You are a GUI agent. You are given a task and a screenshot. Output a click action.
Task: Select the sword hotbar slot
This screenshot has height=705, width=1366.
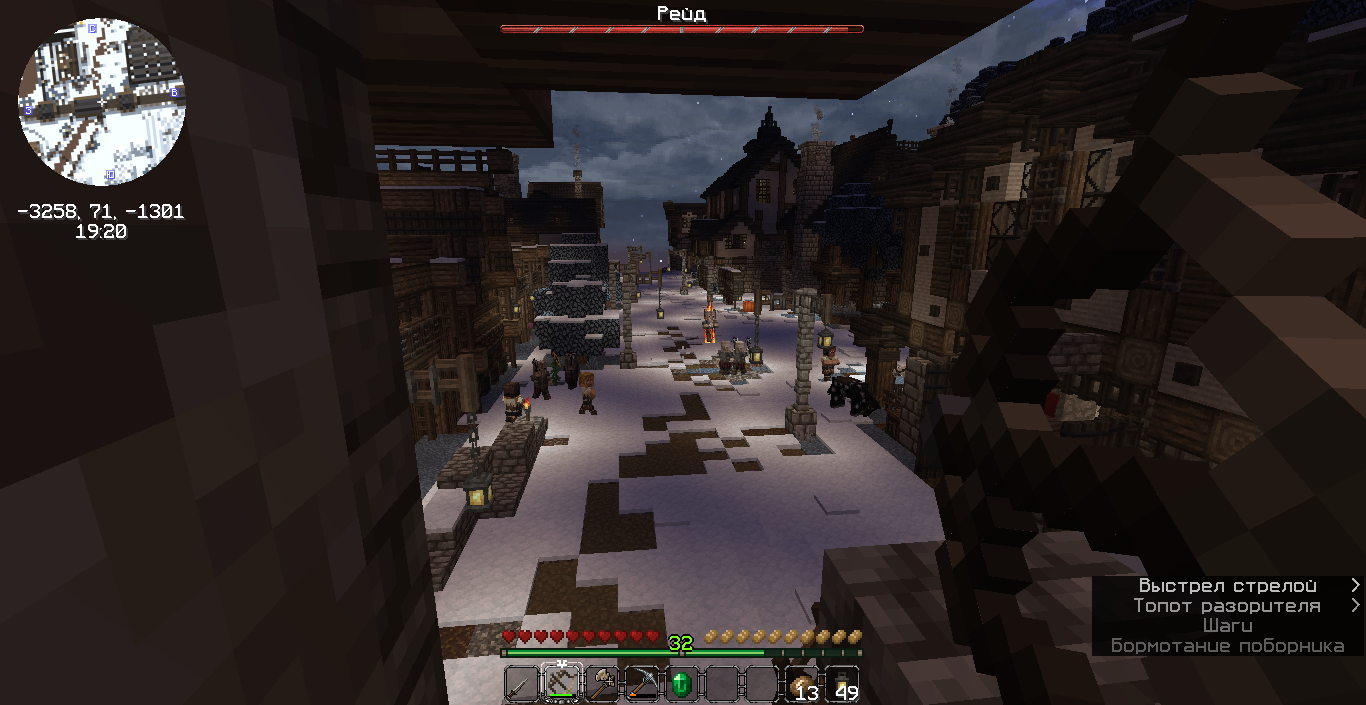(521, 684)
